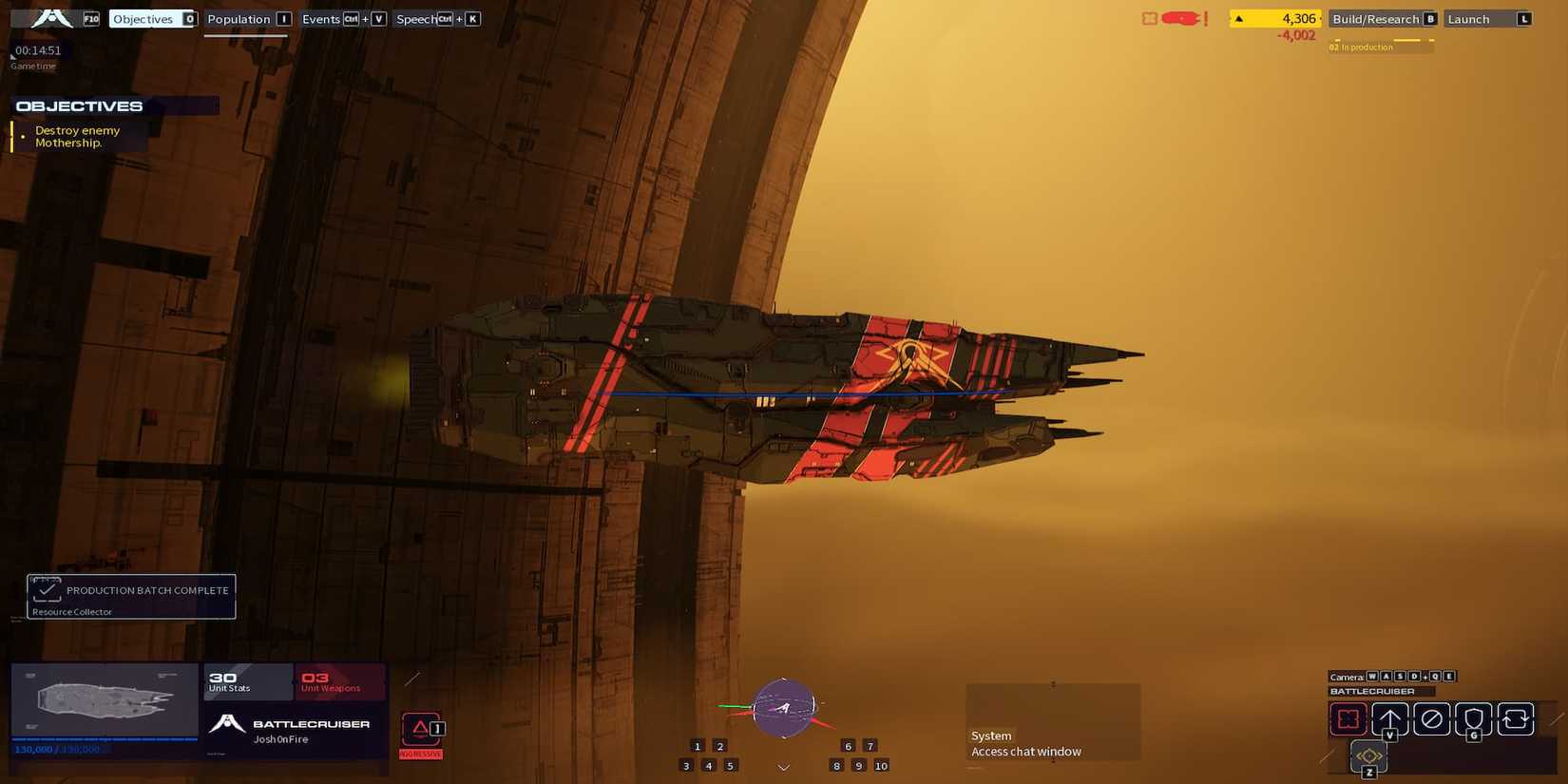Screen dimensions: 1568x784
Task: Activate the guard command shield icon
Action: pyautogui.click(x=1473, y=718)
